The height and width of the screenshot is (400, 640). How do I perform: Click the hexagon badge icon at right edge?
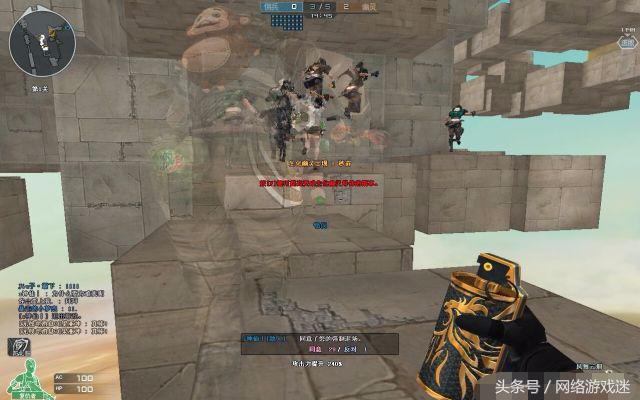click(626, 44)
